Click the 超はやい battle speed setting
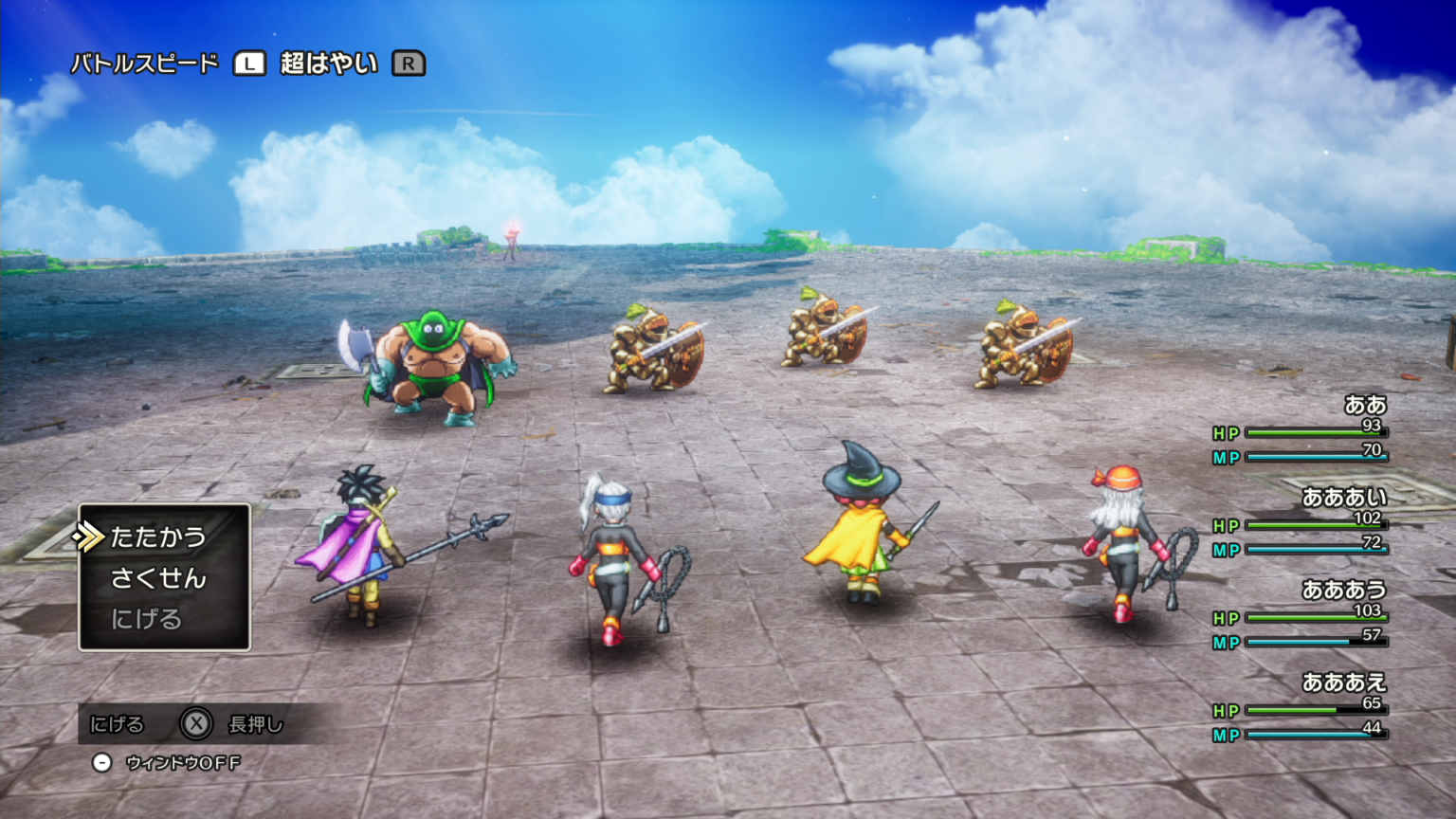Image resolution: width=1456 pixels, height=819 pixels. [329, 64]
